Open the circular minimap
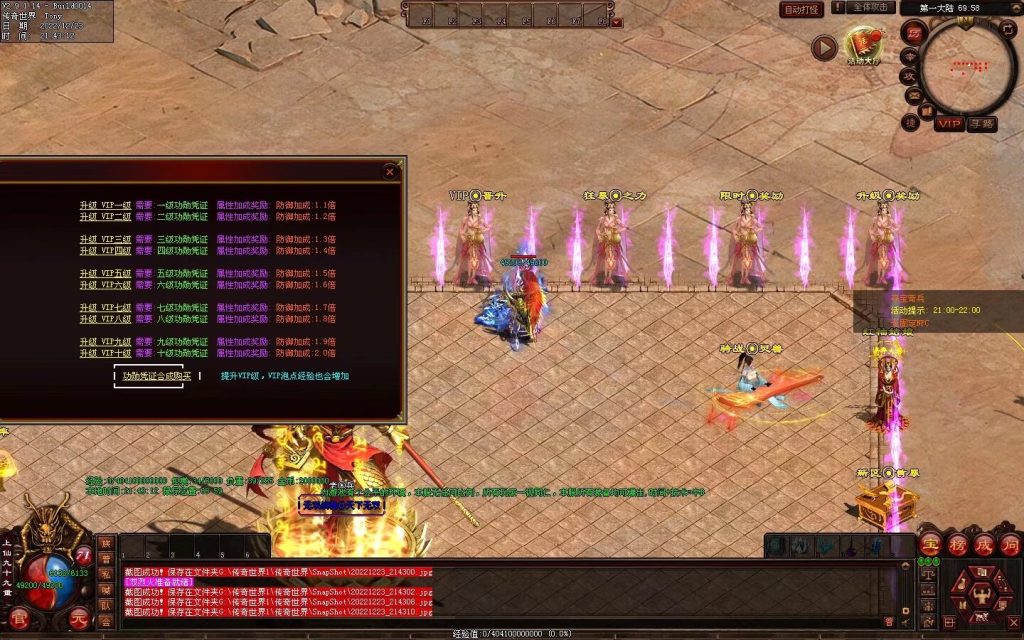 click(x=968, y=68)
